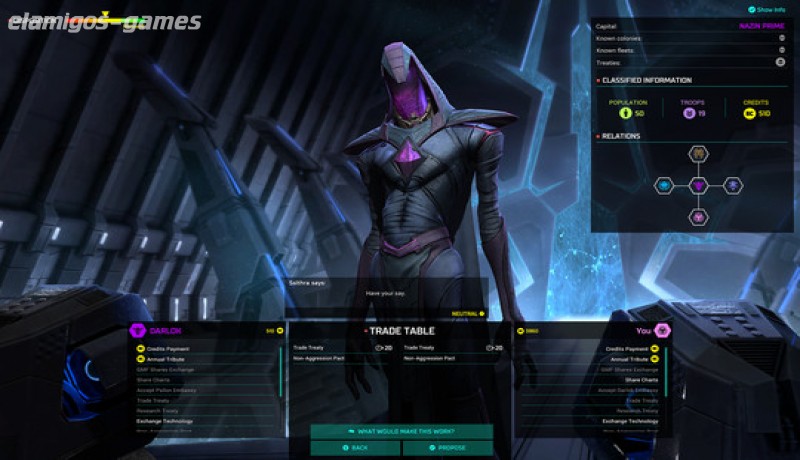Go back from the trade table
The height and width of the screenshot is (460, 800).
[355, 448]
